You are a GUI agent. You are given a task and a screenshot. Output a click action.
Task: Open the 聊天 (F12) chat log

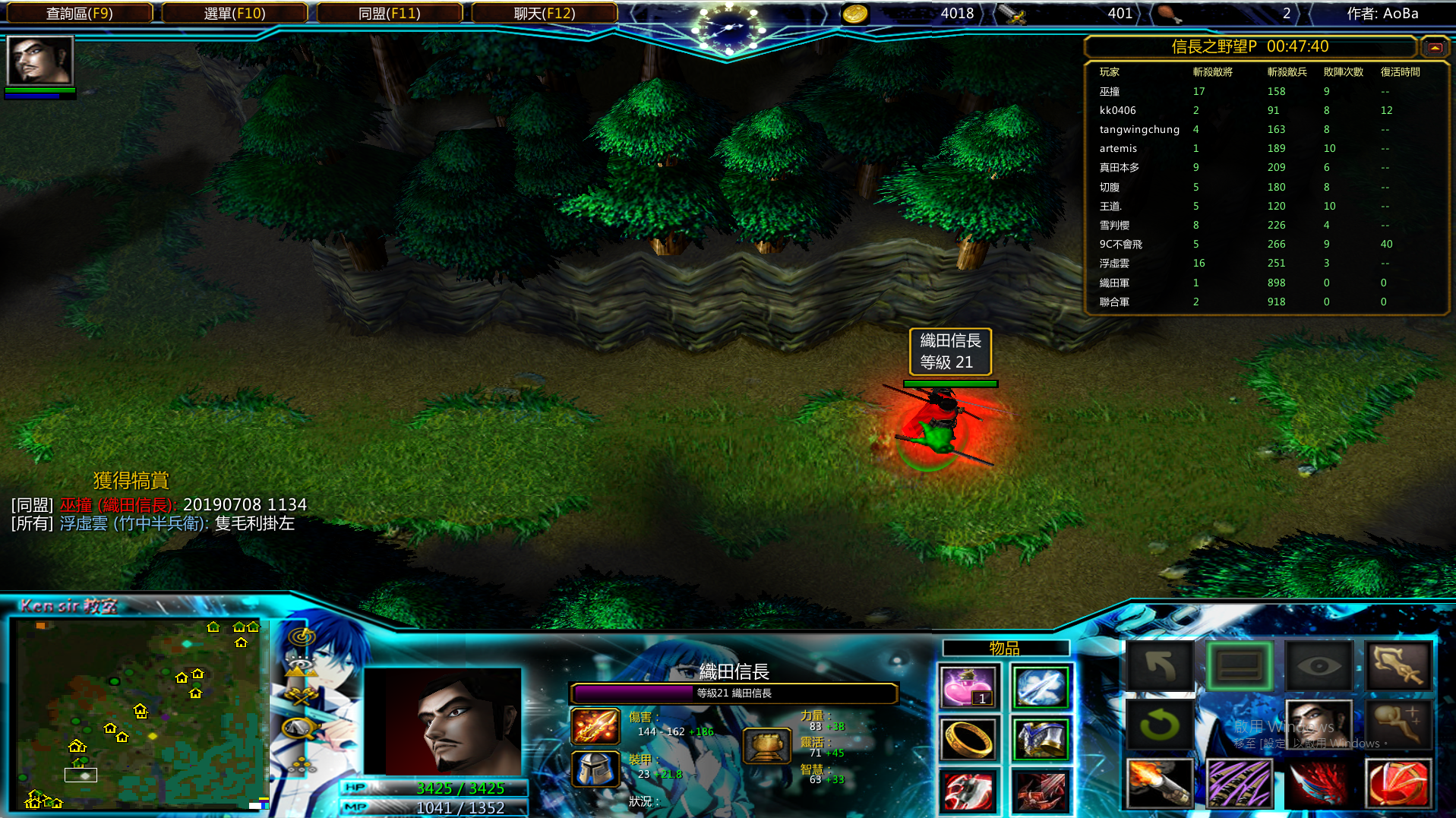[x=544, y=13]
